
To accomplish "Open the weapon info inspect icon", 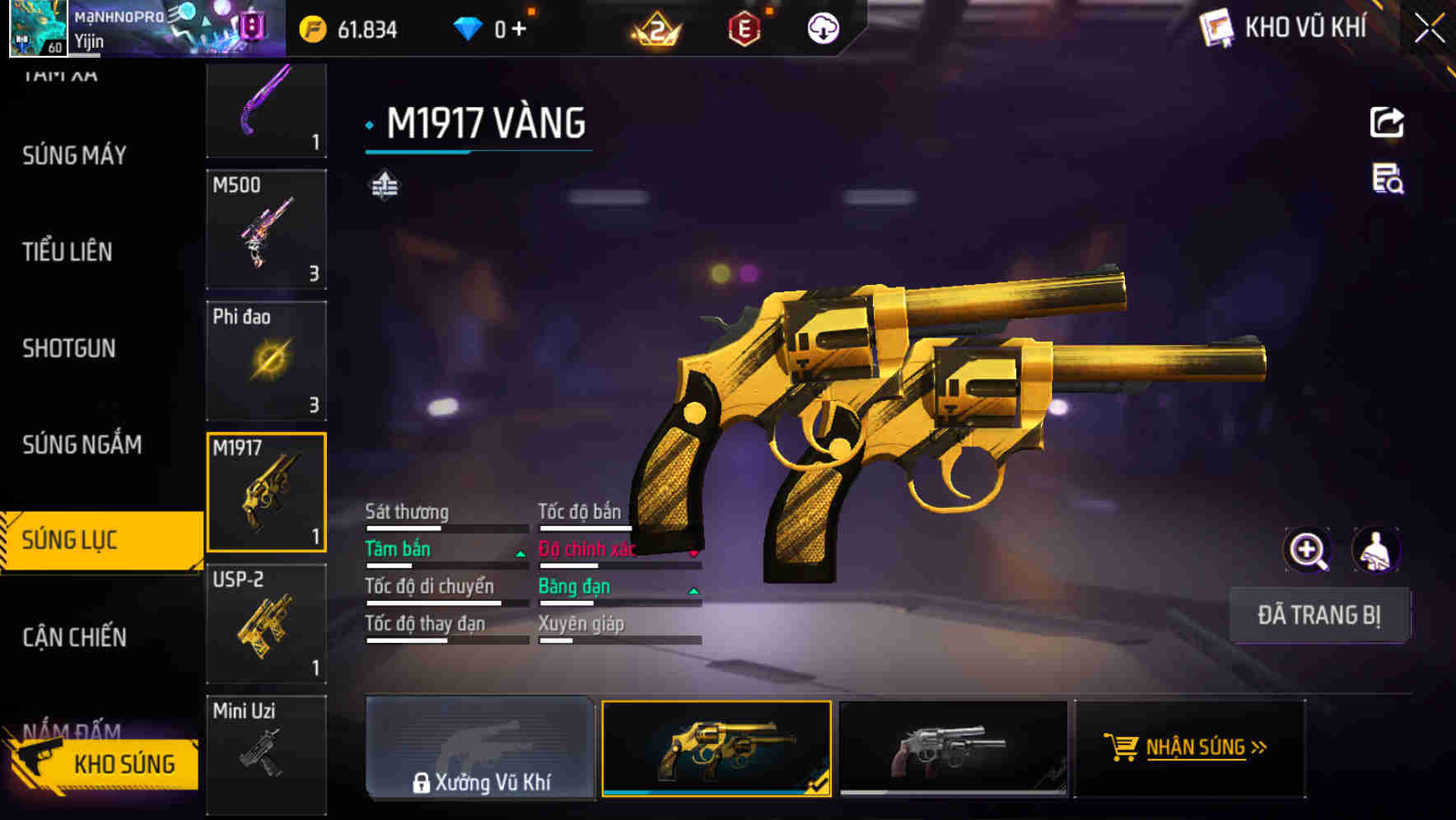I will tap(1387, 184).
